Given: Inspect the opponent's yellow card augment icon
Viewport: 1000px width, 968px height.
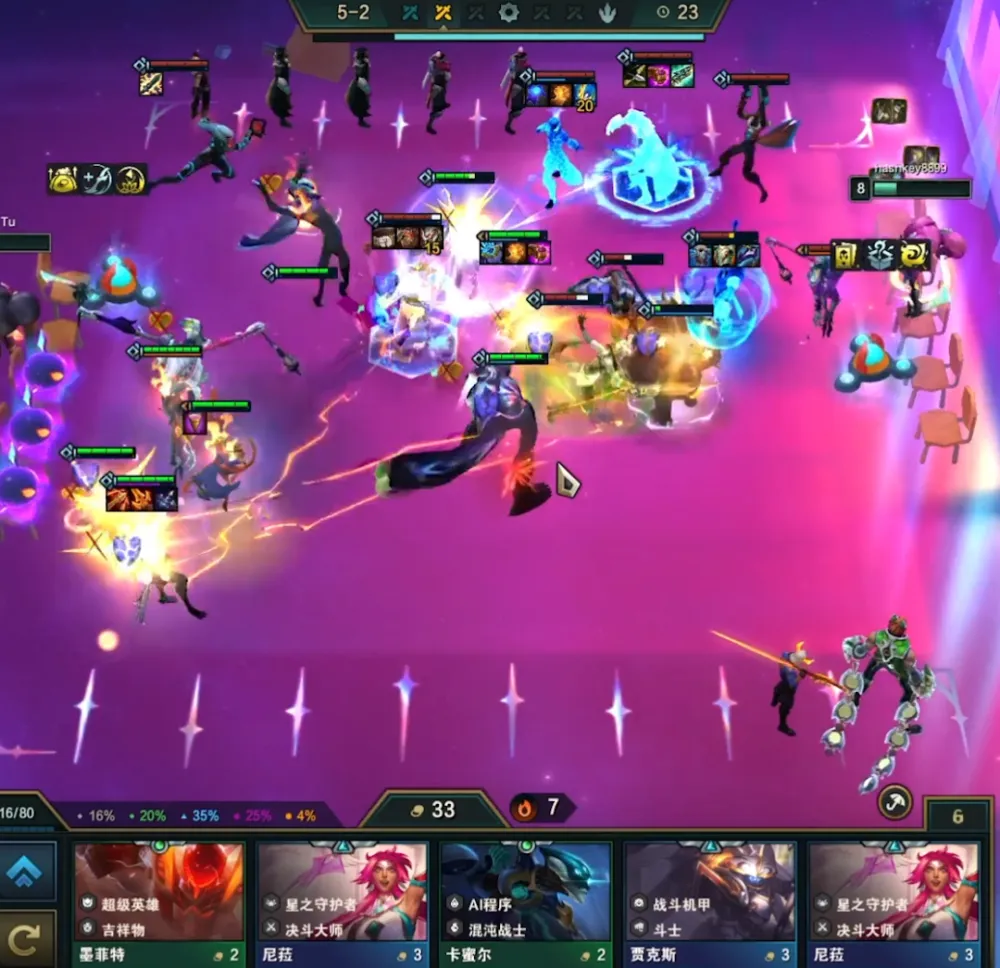Looking at the screenshot, I should 847,256.
